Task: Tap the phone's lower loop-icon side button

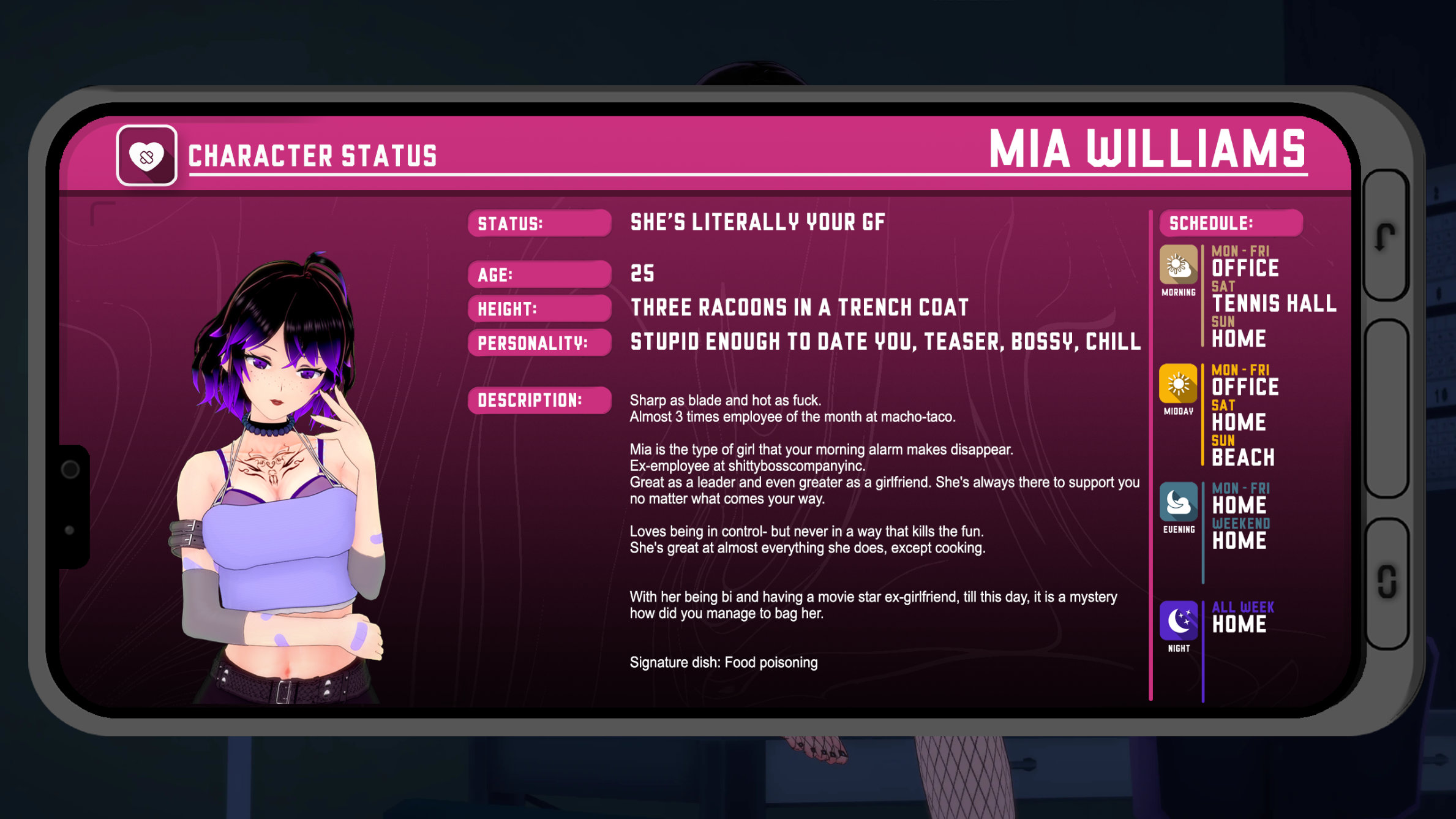Action: pyautogui.click(x=1386, y=582)
